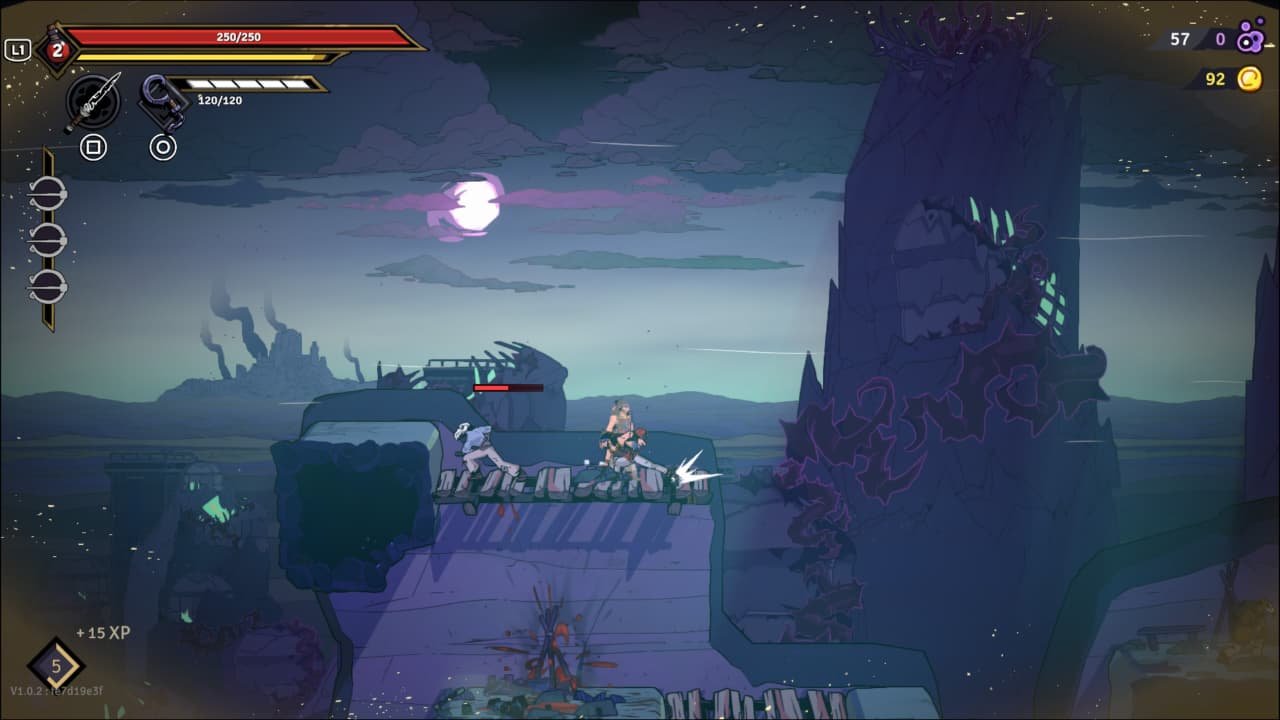Click the purple cells currency icon
Screen dimensions: 1280x720
pyautogui.click(x=1249, y=40)
